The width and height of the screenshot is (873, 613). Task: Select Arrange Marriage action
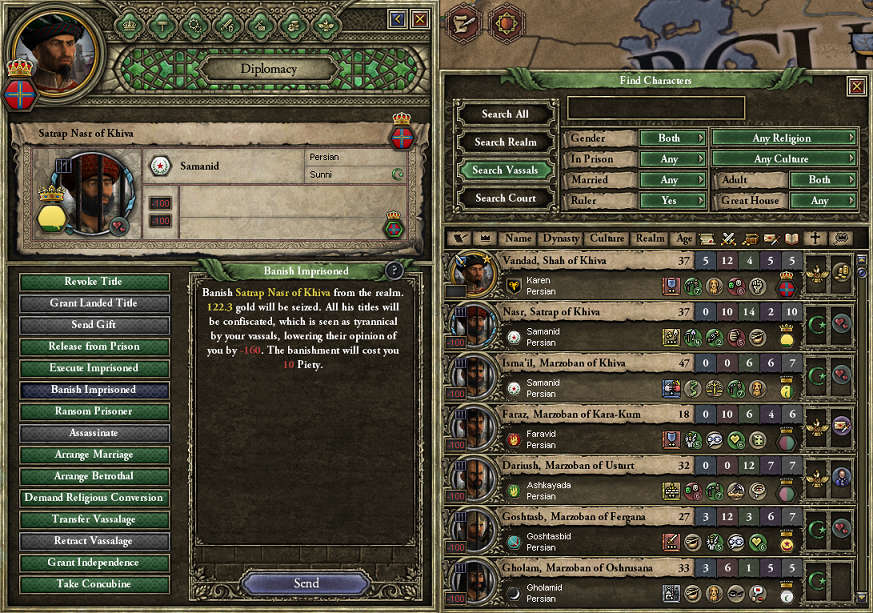(95, 454)
